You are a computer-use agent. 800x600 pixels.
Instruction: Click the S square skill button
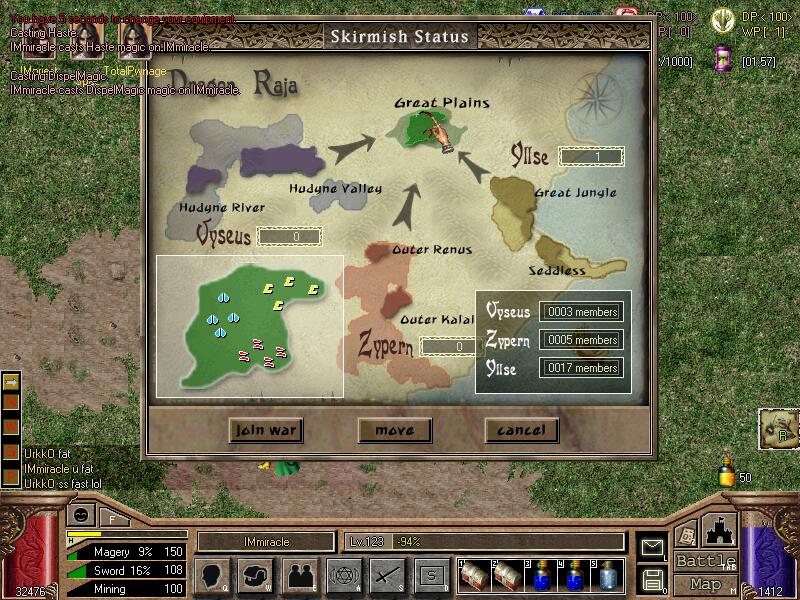pos(432,575)
